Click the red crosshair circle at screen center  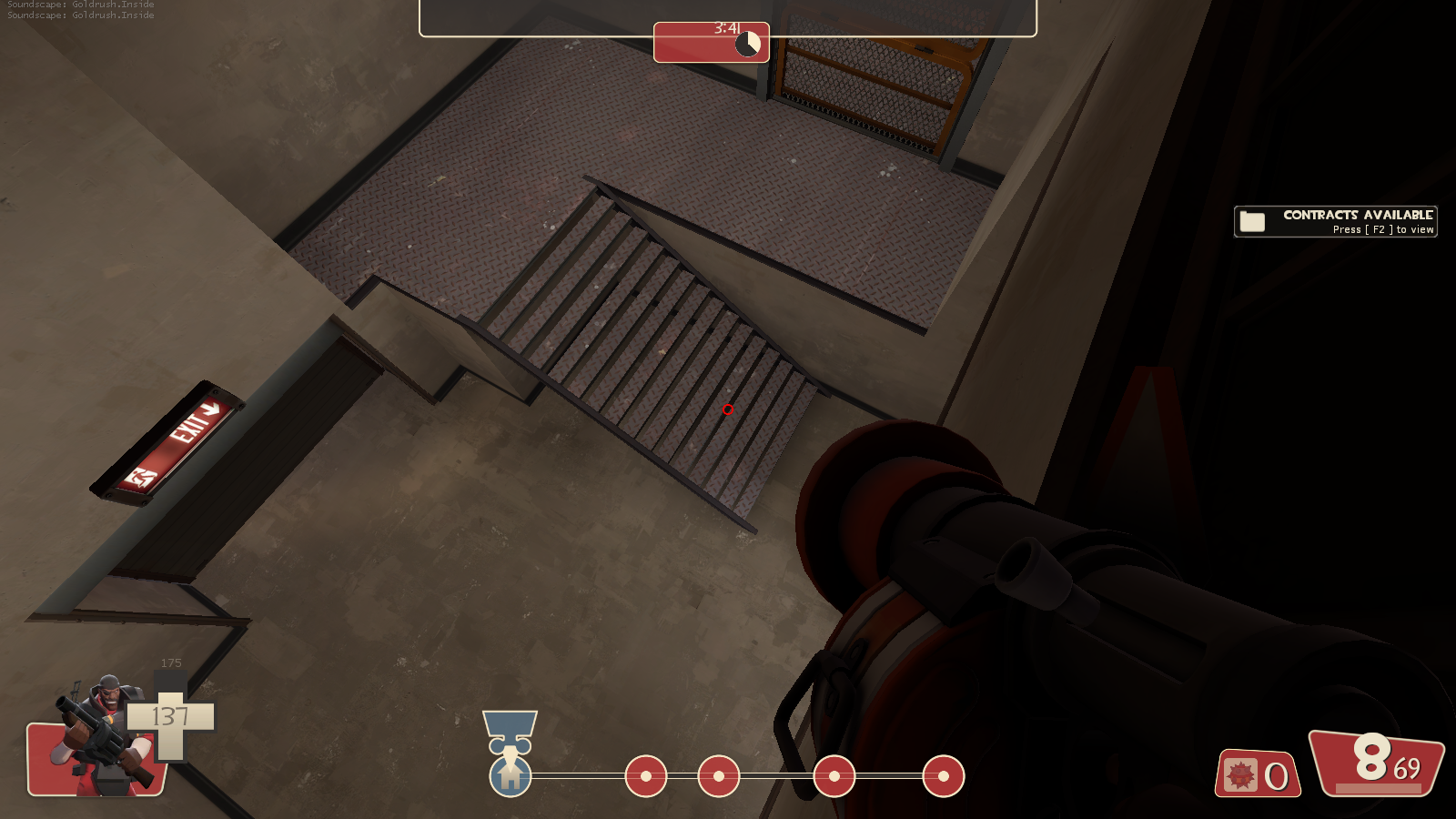pyautogui.click(x=727, y=409)
